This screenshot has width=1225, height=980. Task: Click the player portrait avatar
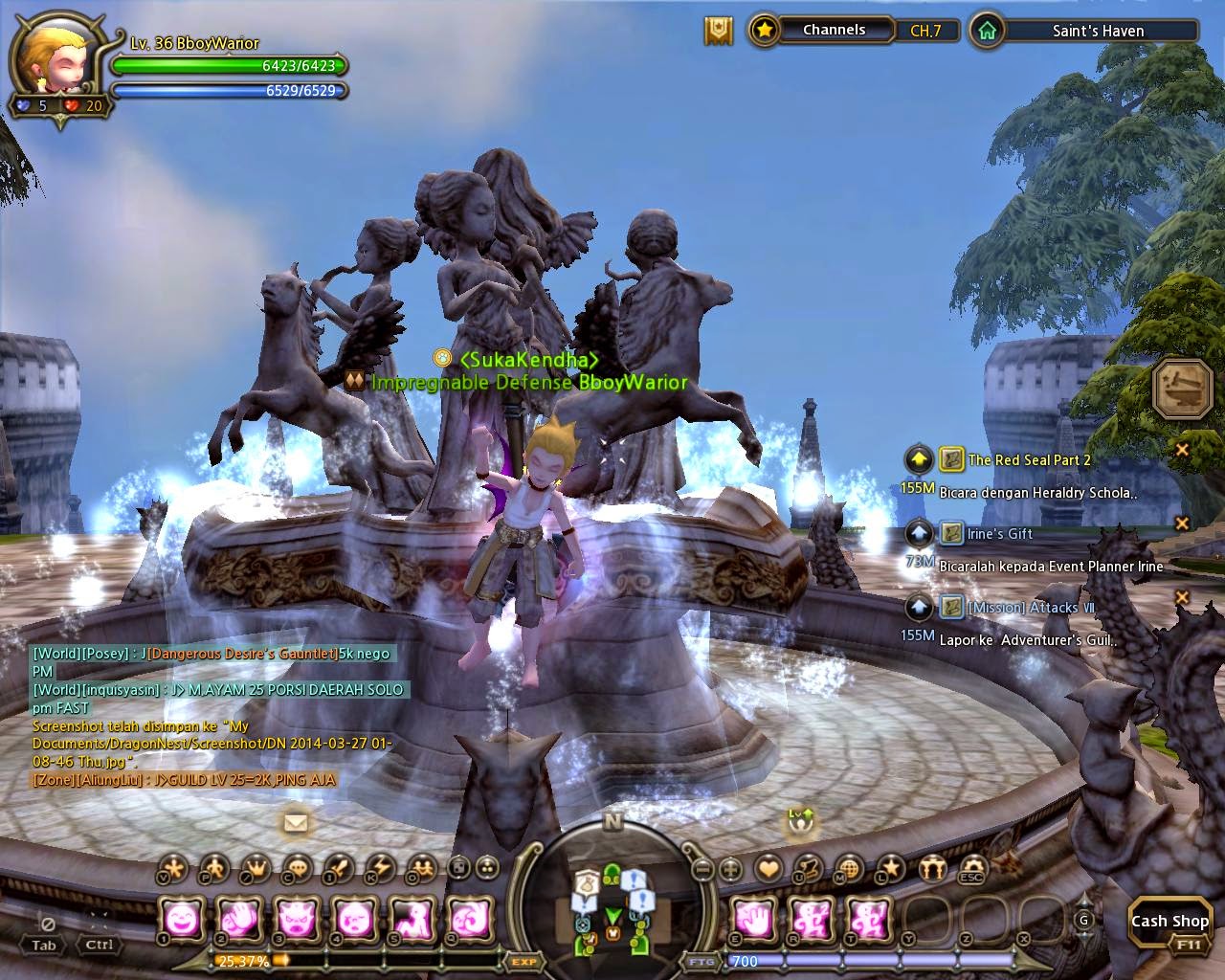pyautogui.click(x=45, y=59)
